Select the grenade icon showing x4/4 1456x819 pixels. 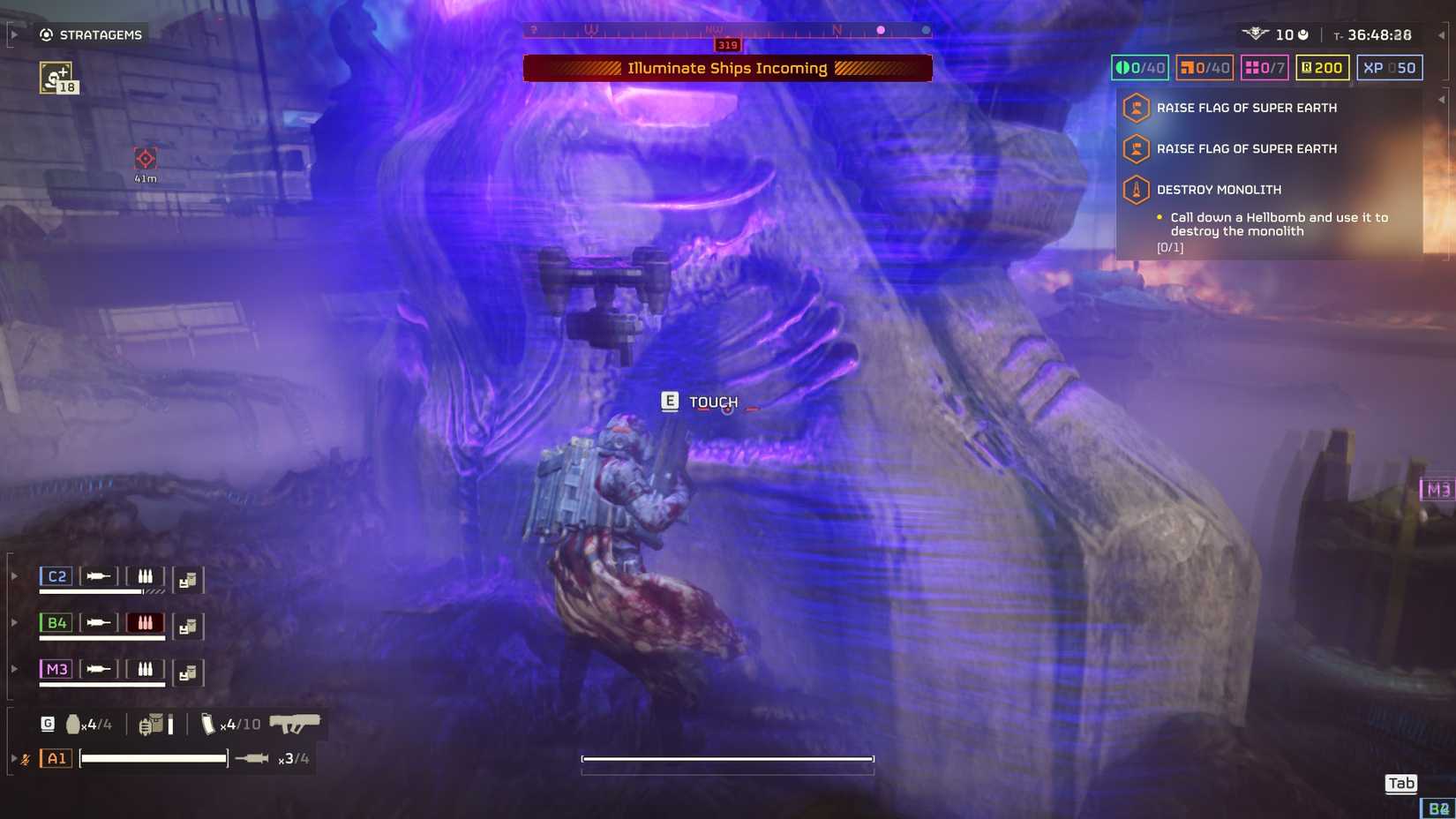point(72,725)
